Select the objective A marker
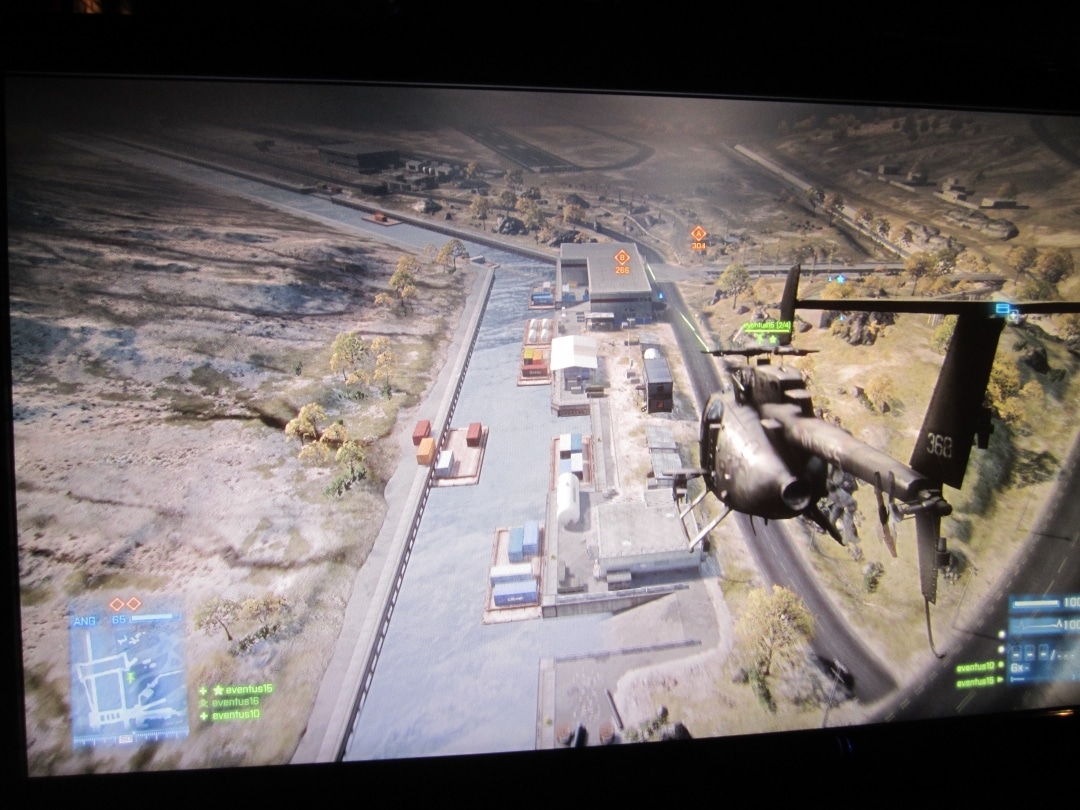Image resolution: width=1080 pixels, height=810 pixels. pyautogui.click(x=698, y=234)
